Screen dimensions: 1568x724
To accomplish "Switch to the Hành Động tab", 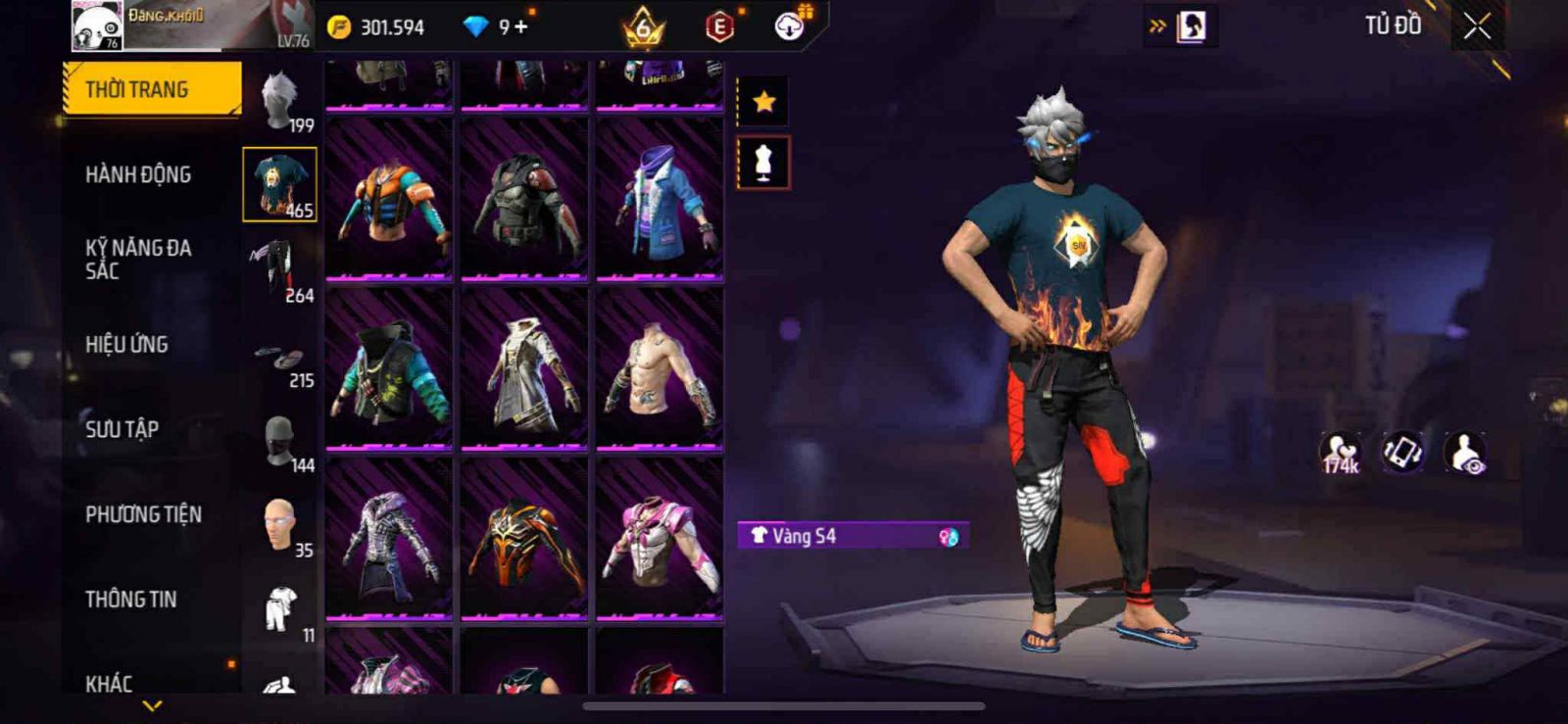I will coord(138,174).
